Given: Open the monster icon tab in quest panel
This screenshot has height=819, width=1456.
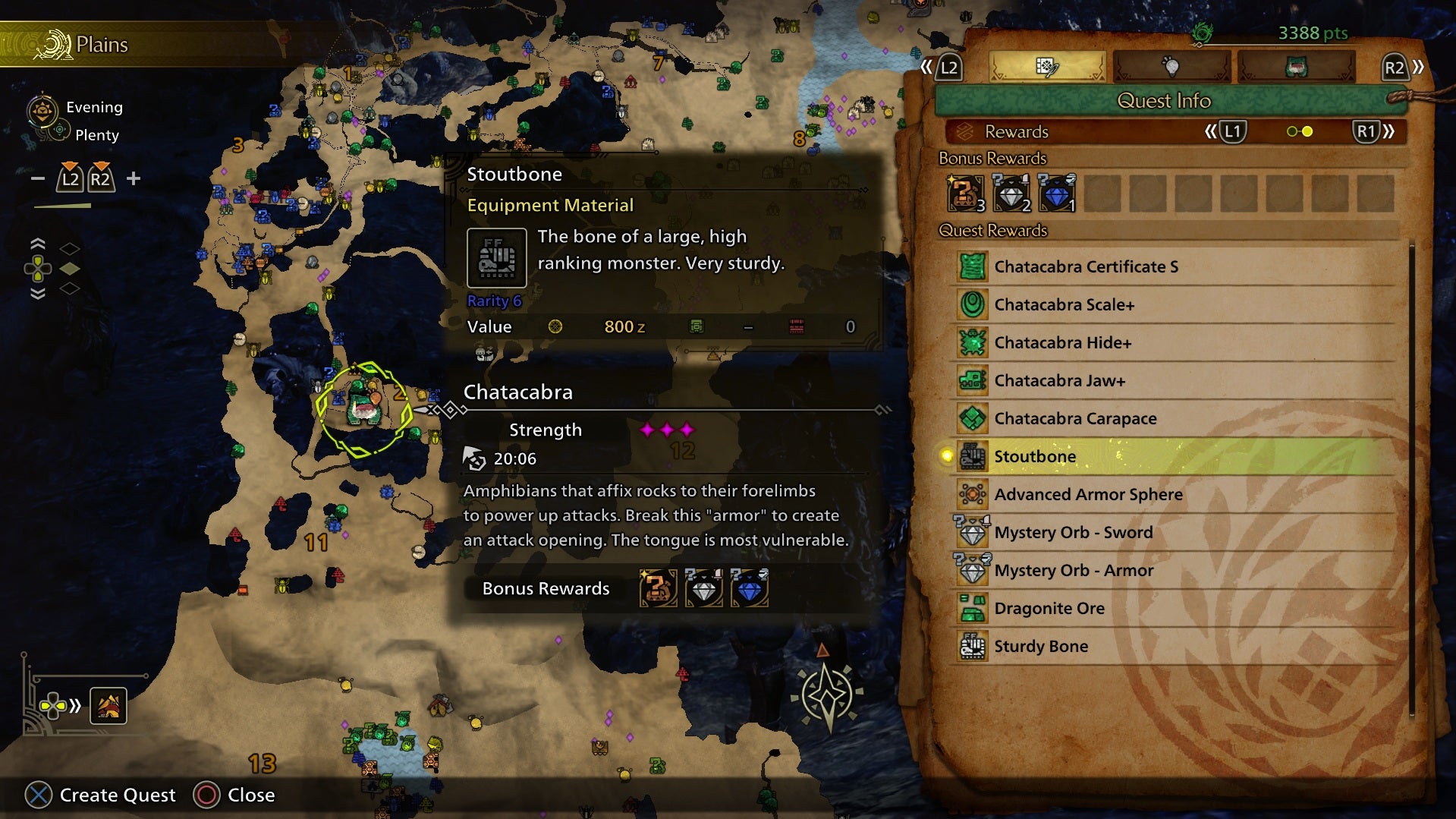Looking at the screenshot, I should (1296, 68).
